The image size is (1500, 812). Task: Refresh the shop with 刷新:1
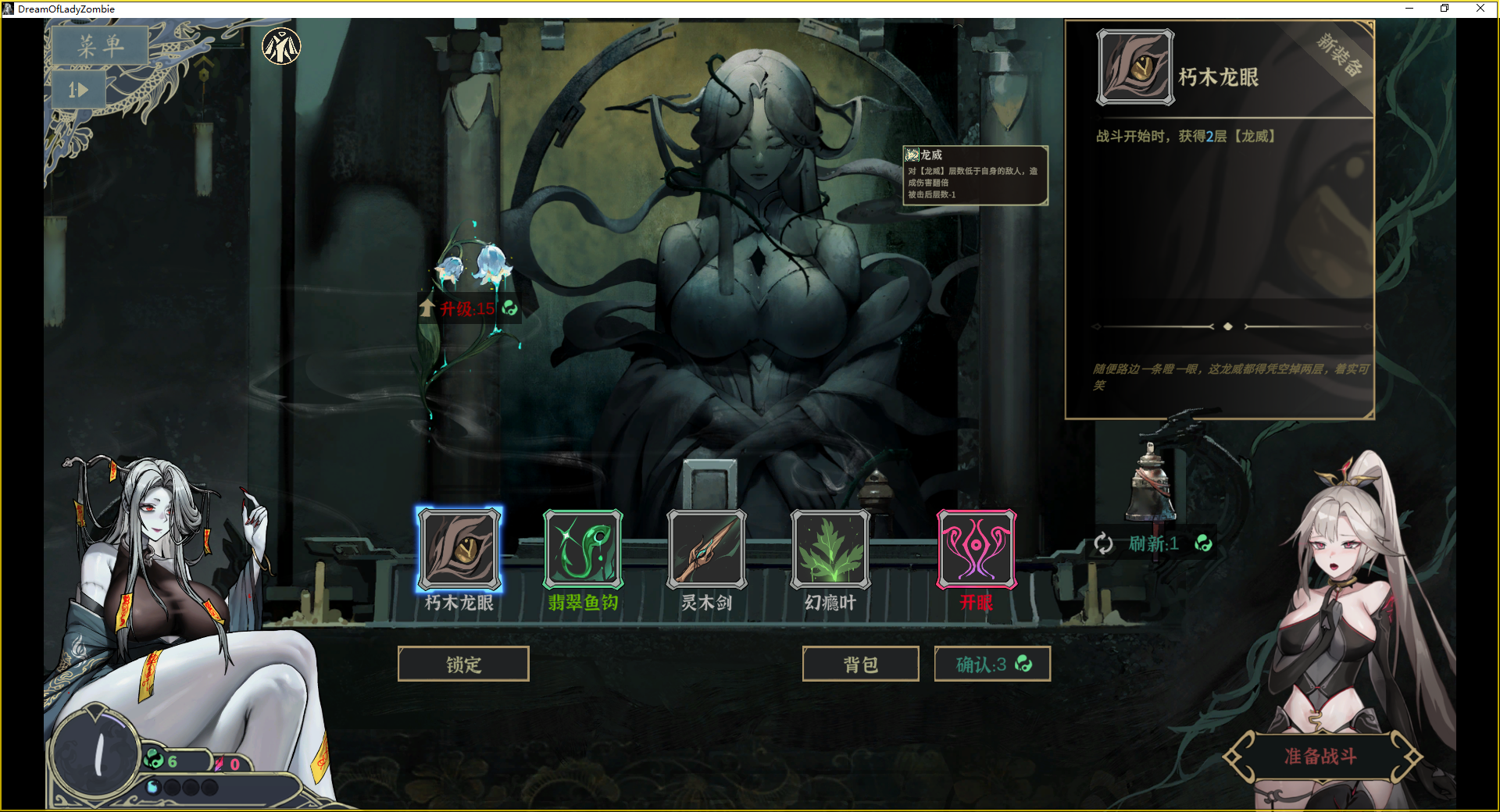pos(1153,543)
